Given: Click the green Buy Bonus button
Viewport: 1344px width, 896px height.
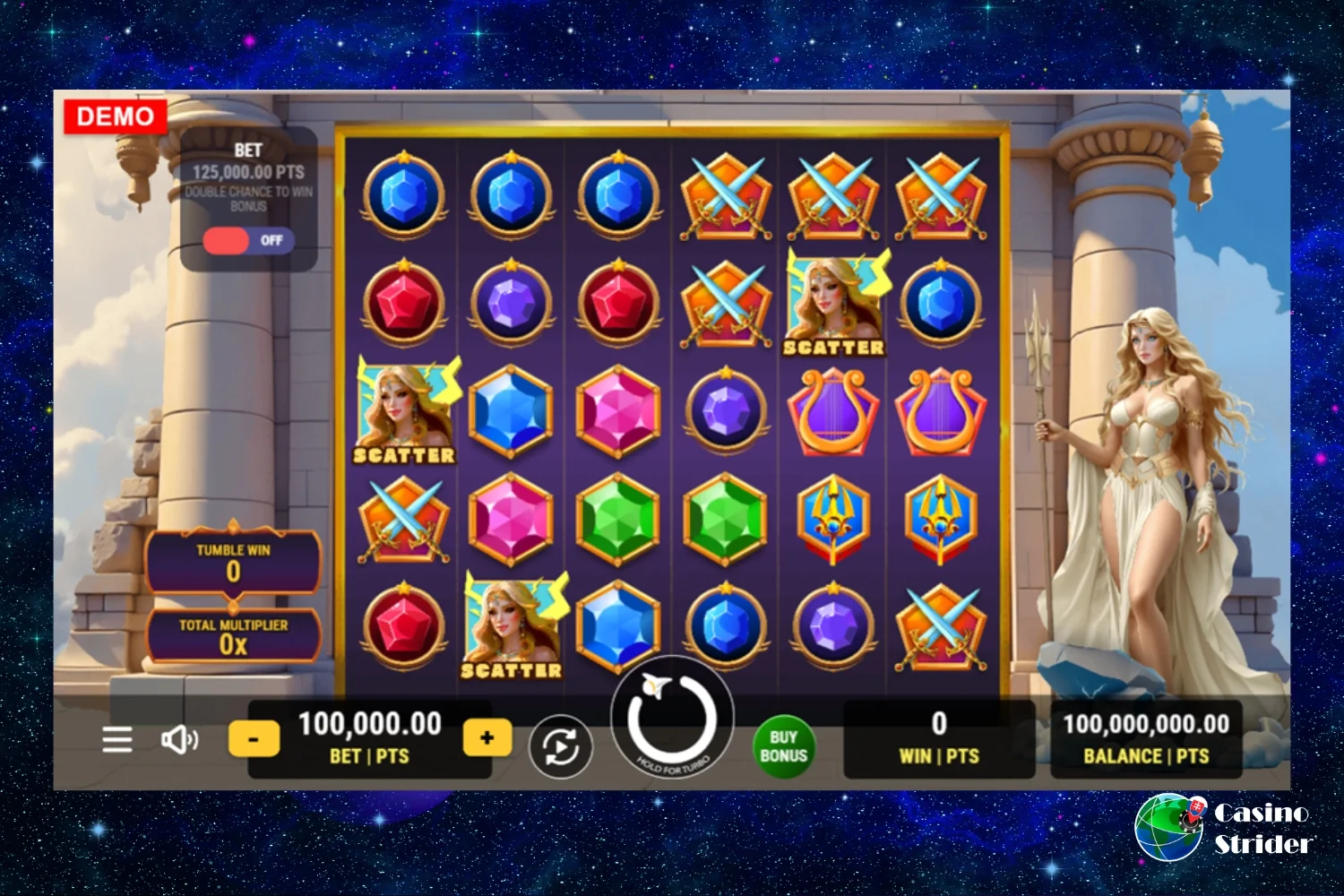Looking at the screenshot, I should [783, 746].
